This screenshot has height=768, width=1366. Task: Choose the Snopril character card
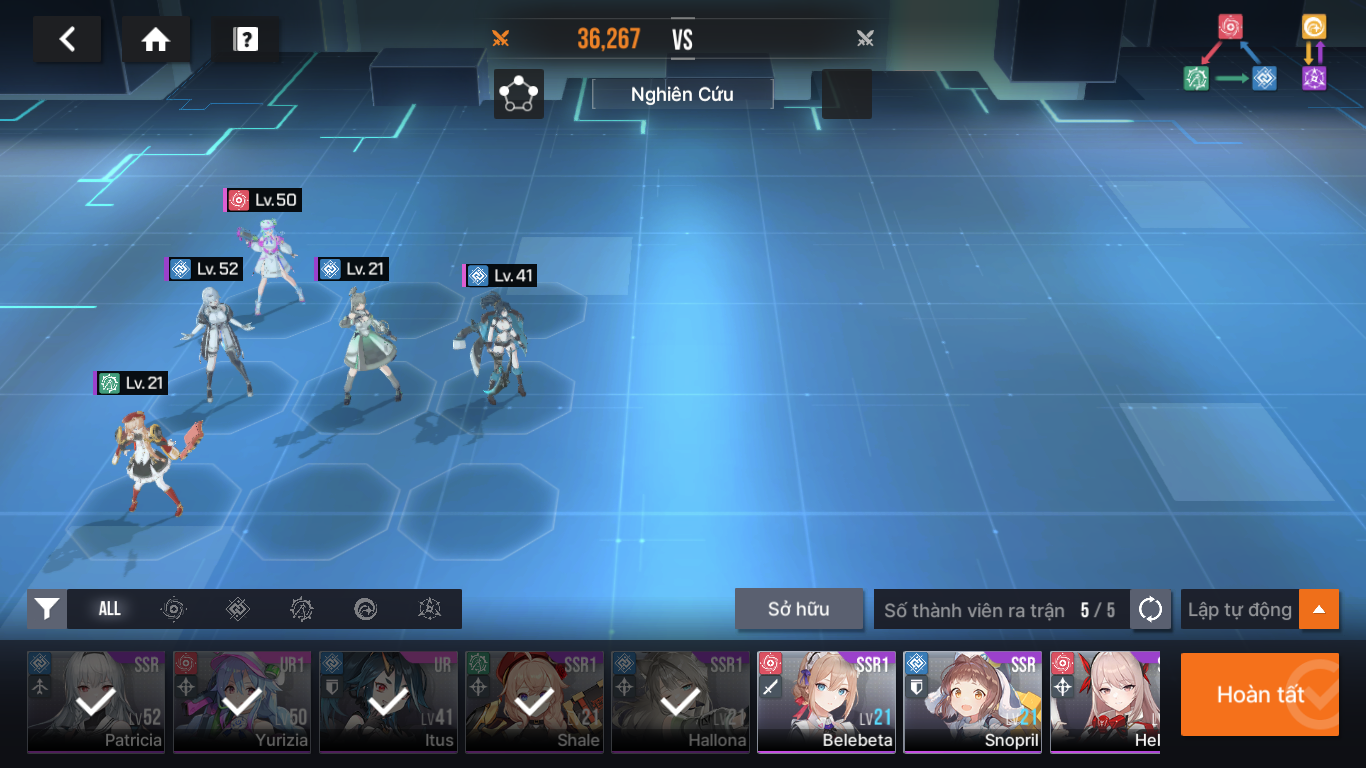click(971, 702)
